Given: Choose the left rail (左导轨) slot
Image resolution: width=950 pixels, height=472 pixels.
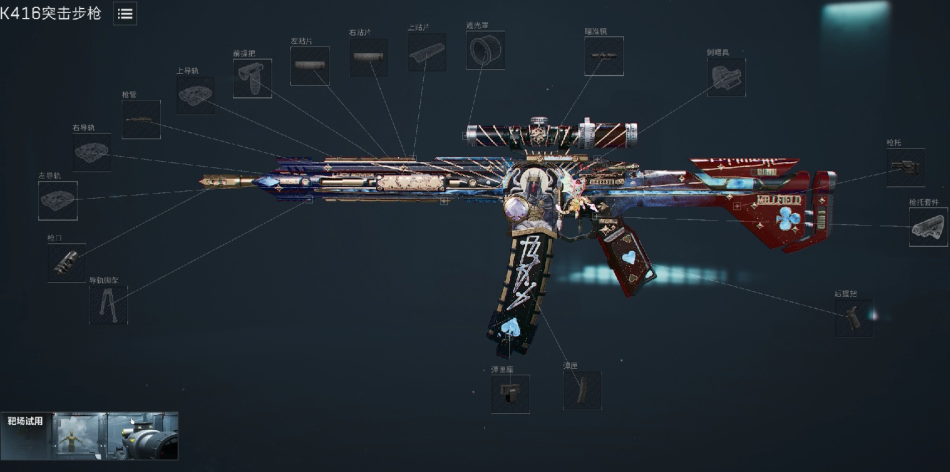Looking at the screenshot, I should point(58,200).
